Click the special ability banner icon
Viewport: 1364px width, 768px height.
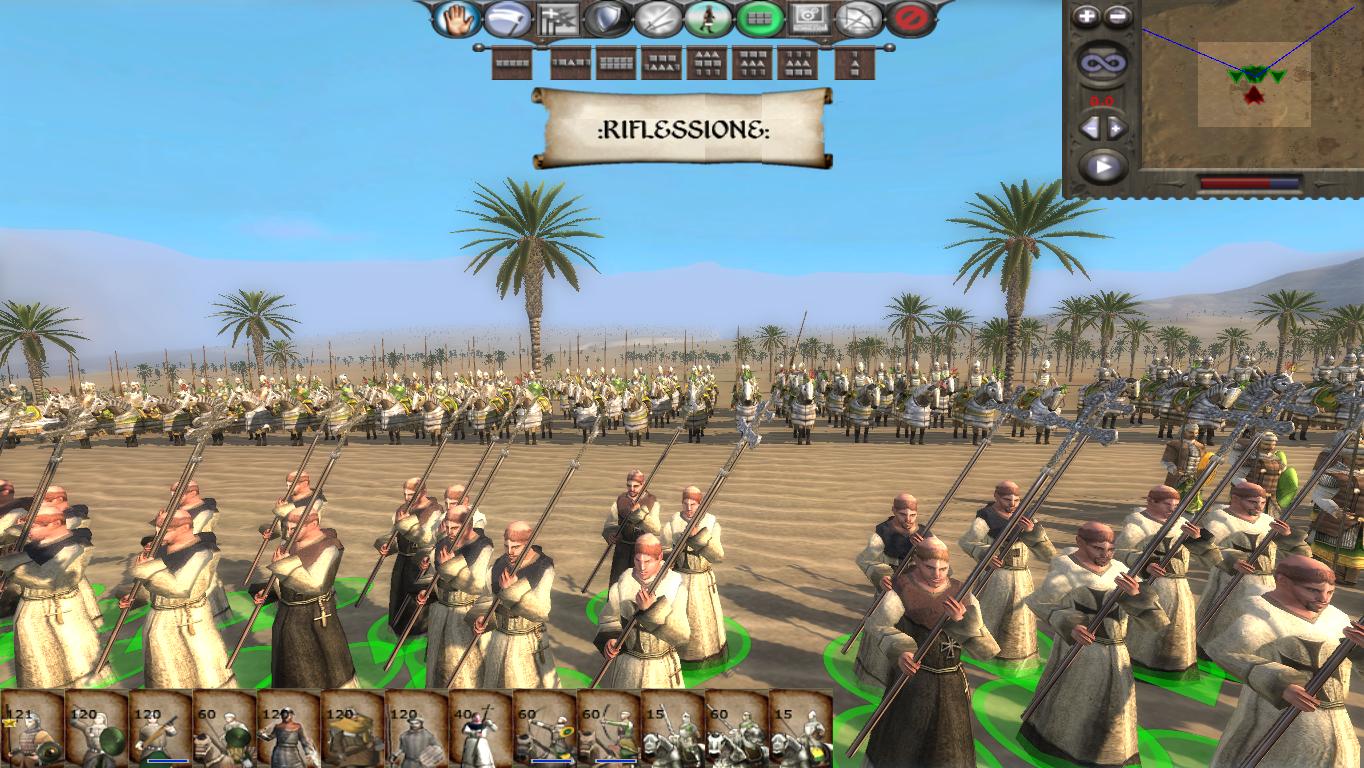[x=557, y=17]
